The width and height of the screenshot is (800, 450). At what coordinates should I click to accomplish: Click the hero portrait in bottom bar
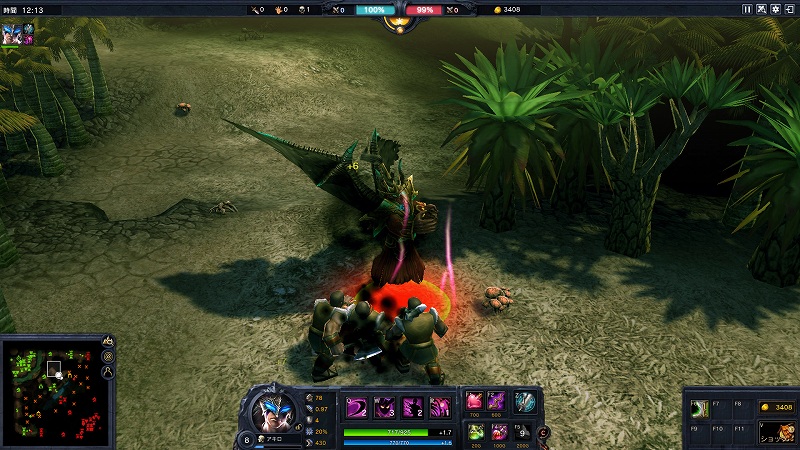(271, 409)
